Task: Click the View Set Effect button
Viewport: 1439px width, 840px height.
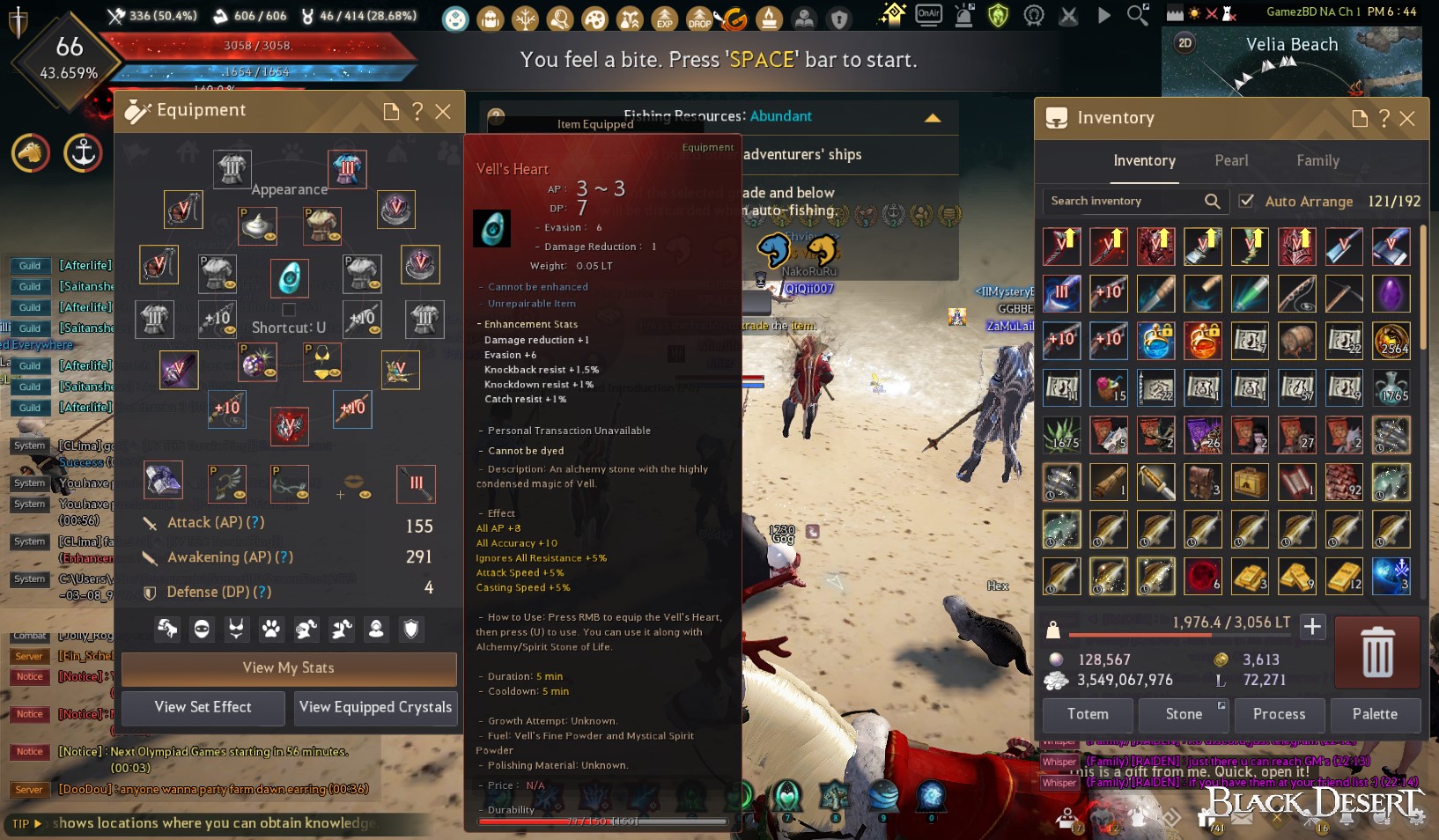Action: (203, 708)
